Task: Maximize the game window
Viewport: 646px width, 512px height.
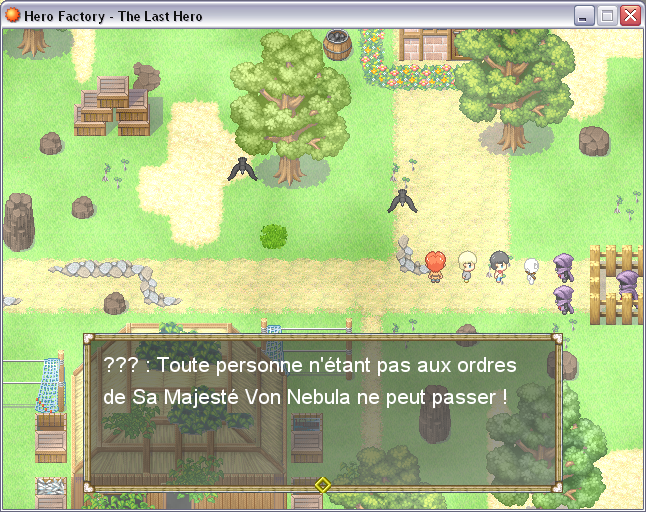Action: click(608, 16)
